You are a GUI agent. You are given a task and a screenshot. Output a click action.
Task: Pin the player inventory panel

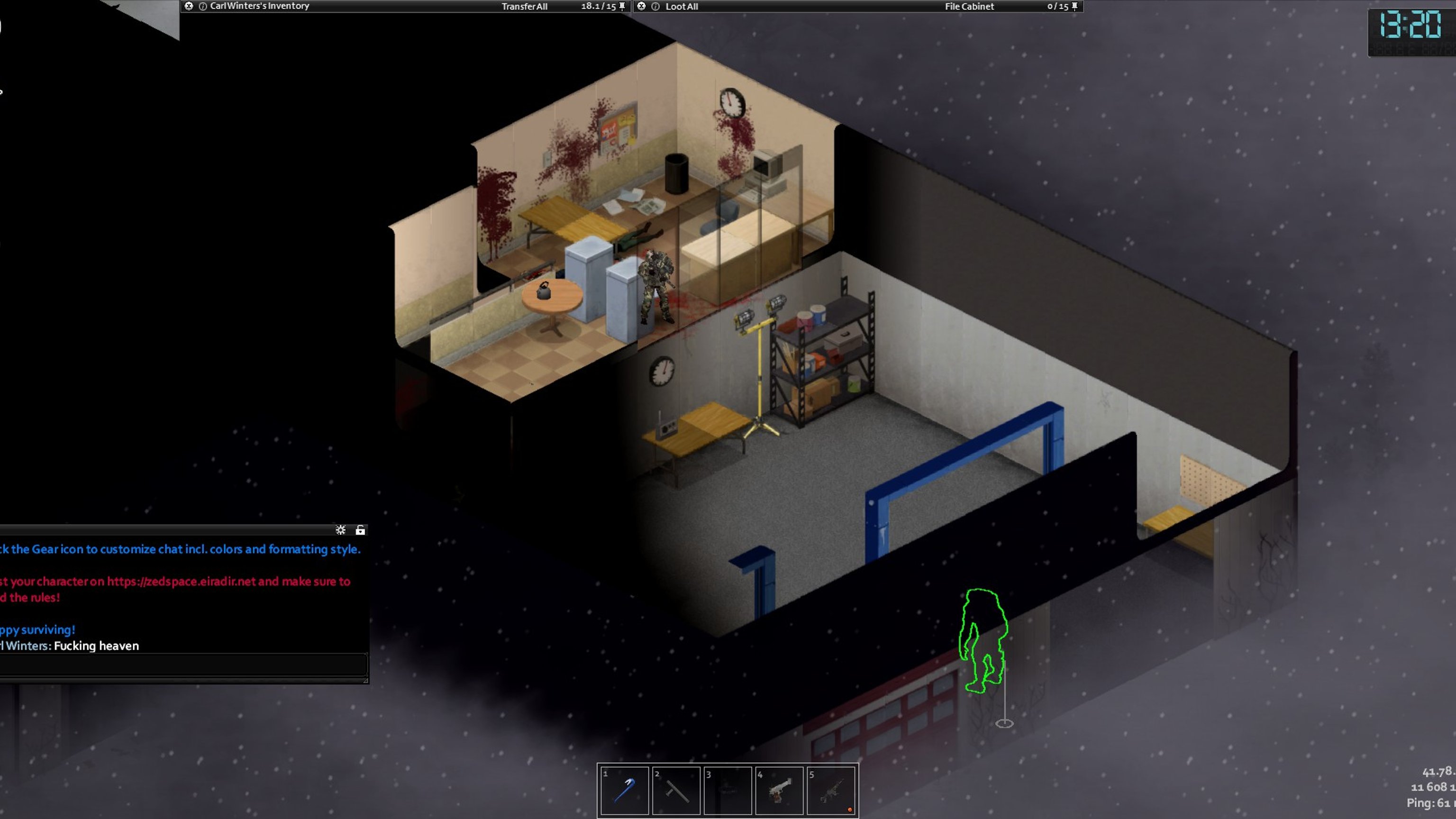(622, 6)
